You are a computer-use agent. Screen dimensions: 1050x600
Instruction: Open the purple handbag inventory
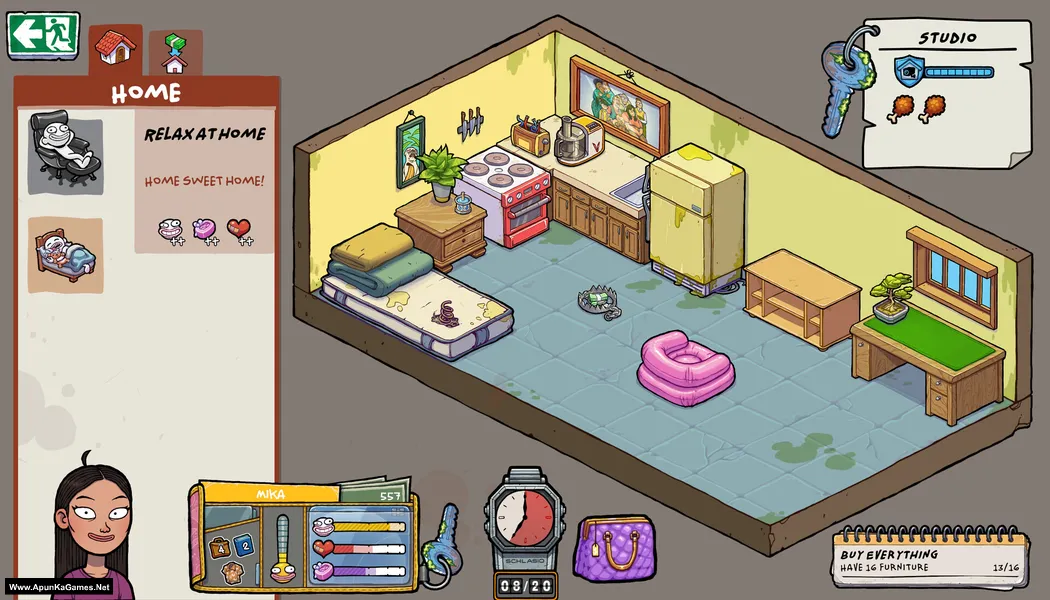(614, 547)
